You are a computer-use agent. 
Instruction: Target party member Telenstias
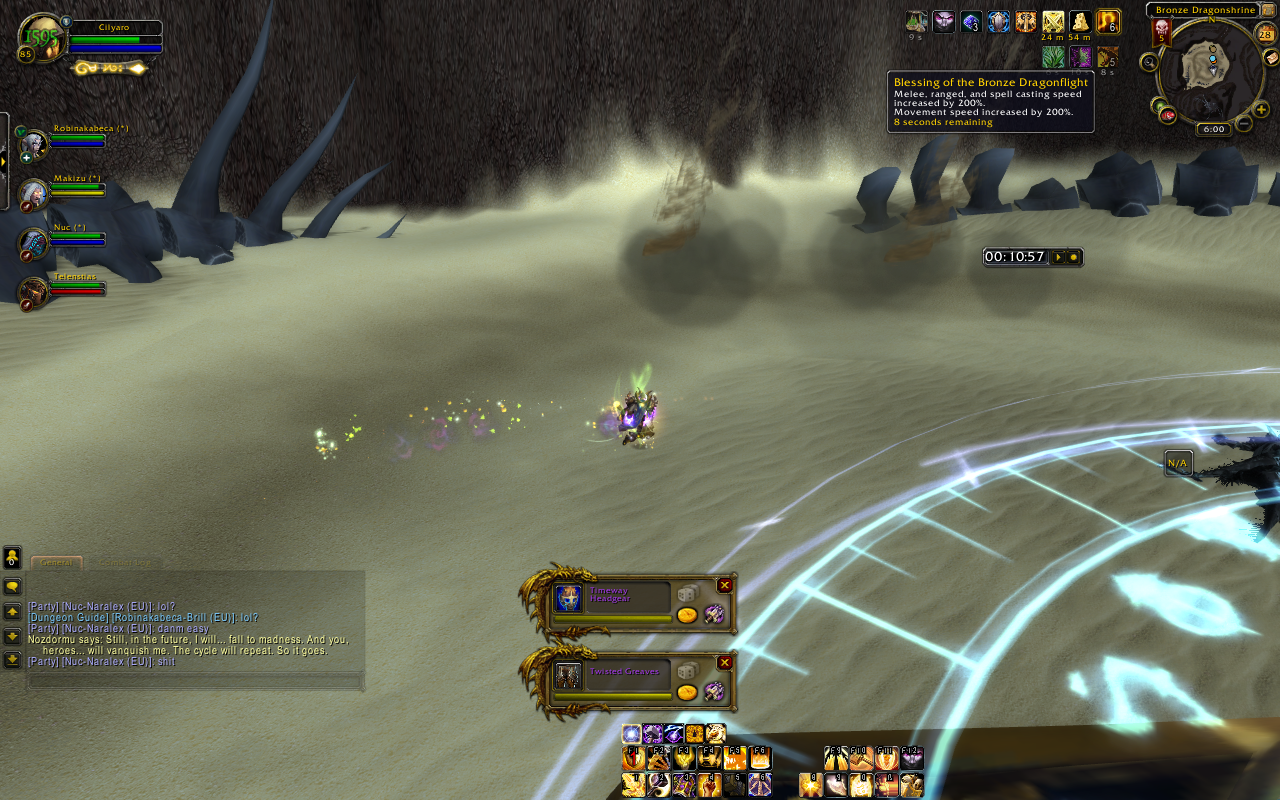(34, 291)
